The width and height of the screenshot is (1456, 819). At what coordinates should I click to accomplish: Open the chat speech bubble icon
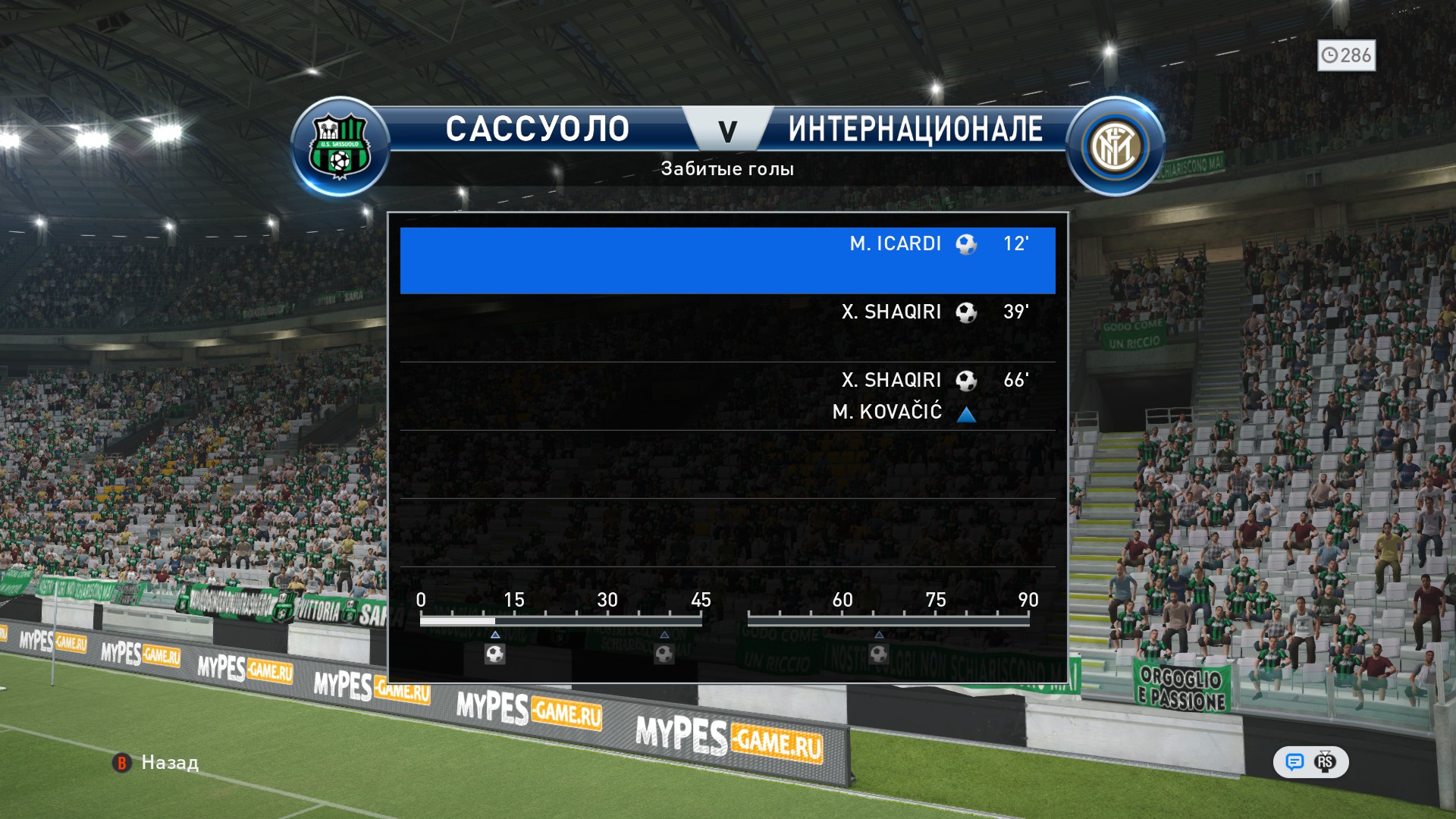pos(1294,762)
